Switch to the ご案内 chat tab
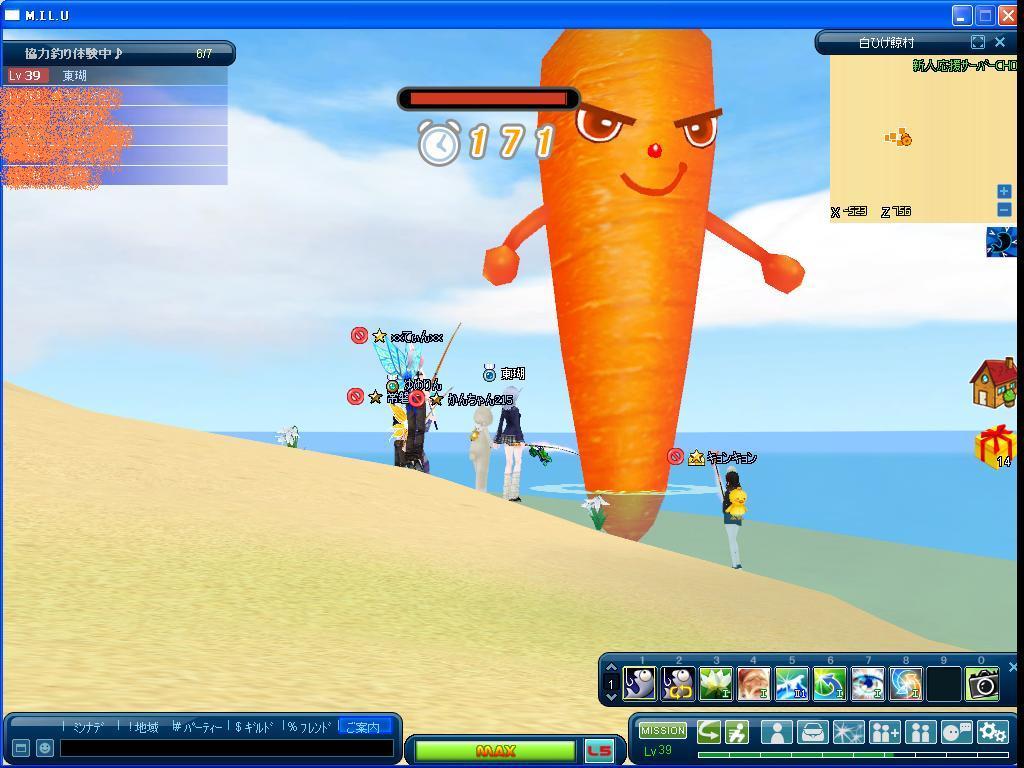The width and height of the screenshot is (1024, 768). pos(363,727)
